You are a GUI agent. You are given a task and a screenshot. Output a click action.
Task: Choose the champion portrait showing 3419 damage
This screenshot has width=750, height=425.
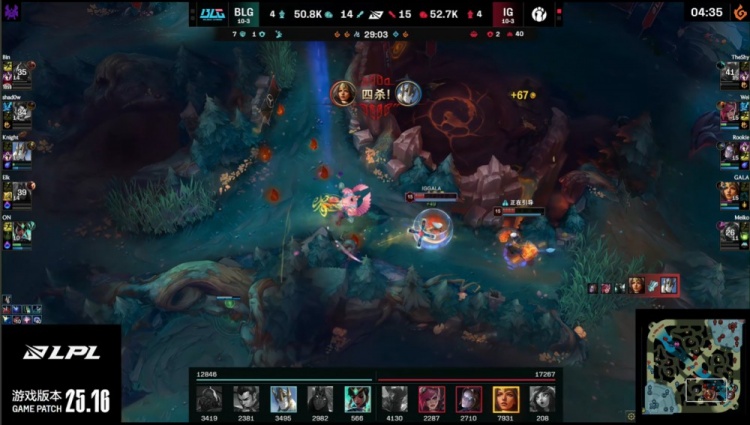pos(209,399)
